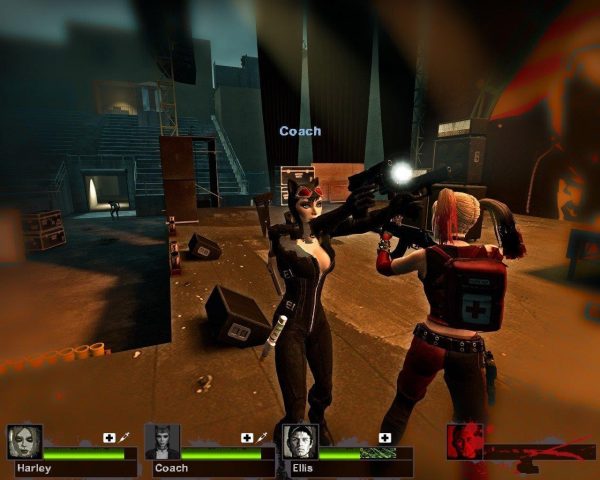The width and height of the screenshot is (600, 480).
Task: Select Coach's adrenaline syringe icon
Action: click(262, 438)
